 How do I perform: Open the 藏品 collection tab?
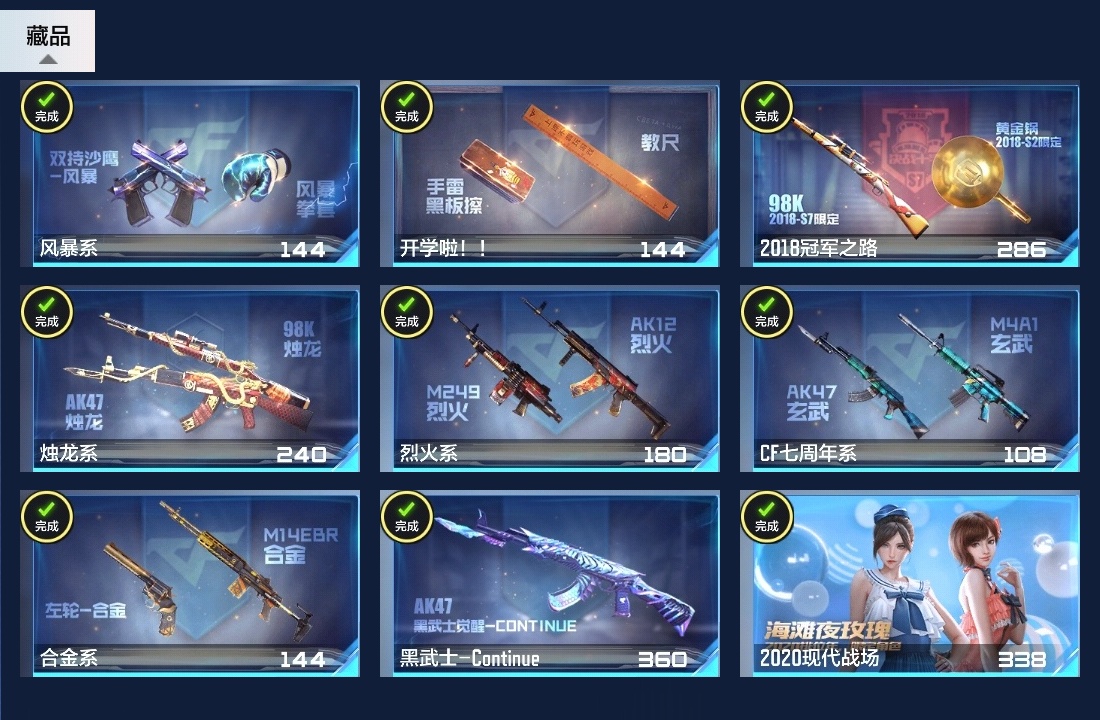coord(48,40)
